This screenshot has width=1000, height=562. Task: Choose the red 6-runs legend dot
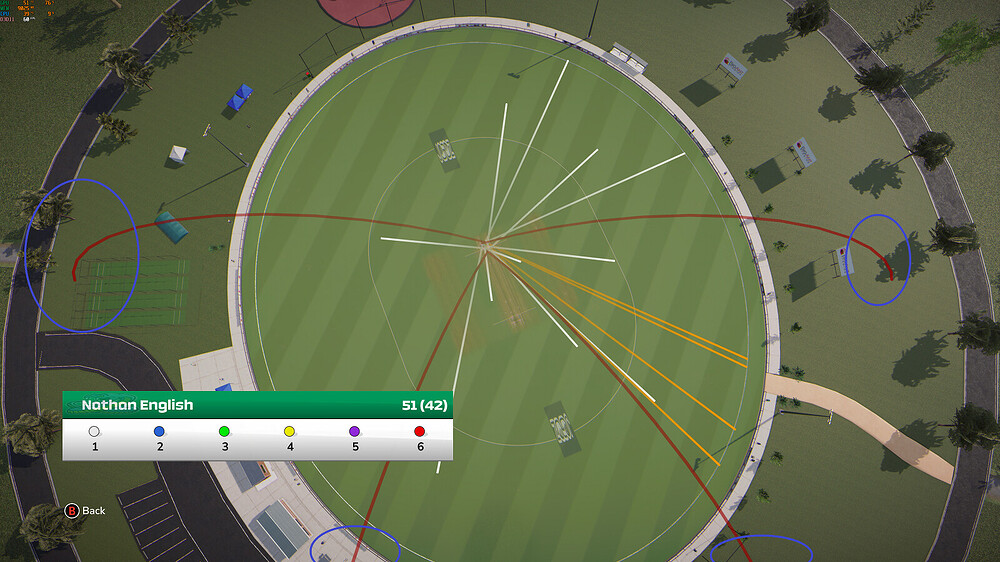point(420,431)
